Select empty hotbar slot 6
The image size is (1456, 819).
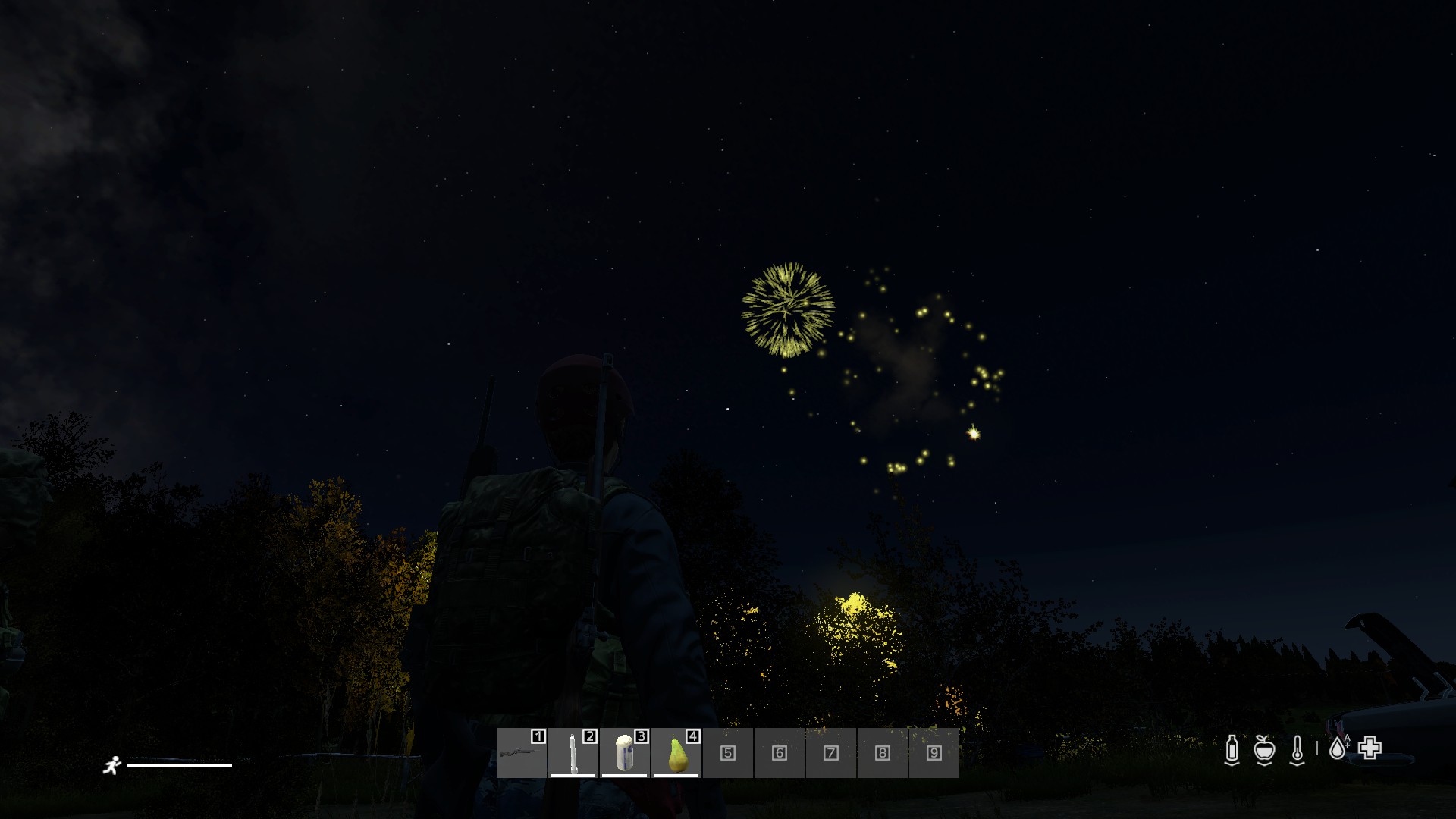(x=780, y=753)
